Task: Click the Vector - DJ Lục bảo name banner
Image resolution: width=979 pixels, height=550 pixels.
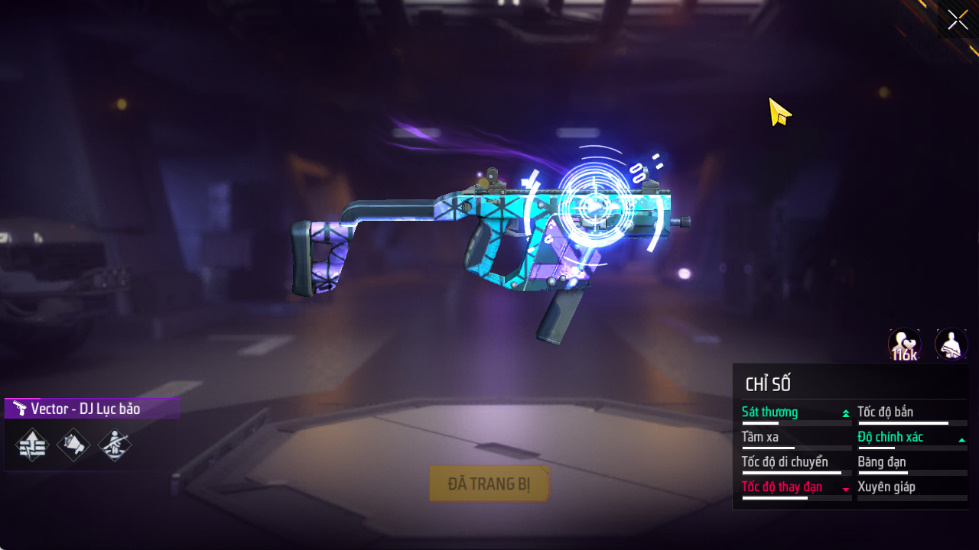Action: point(91,408)
